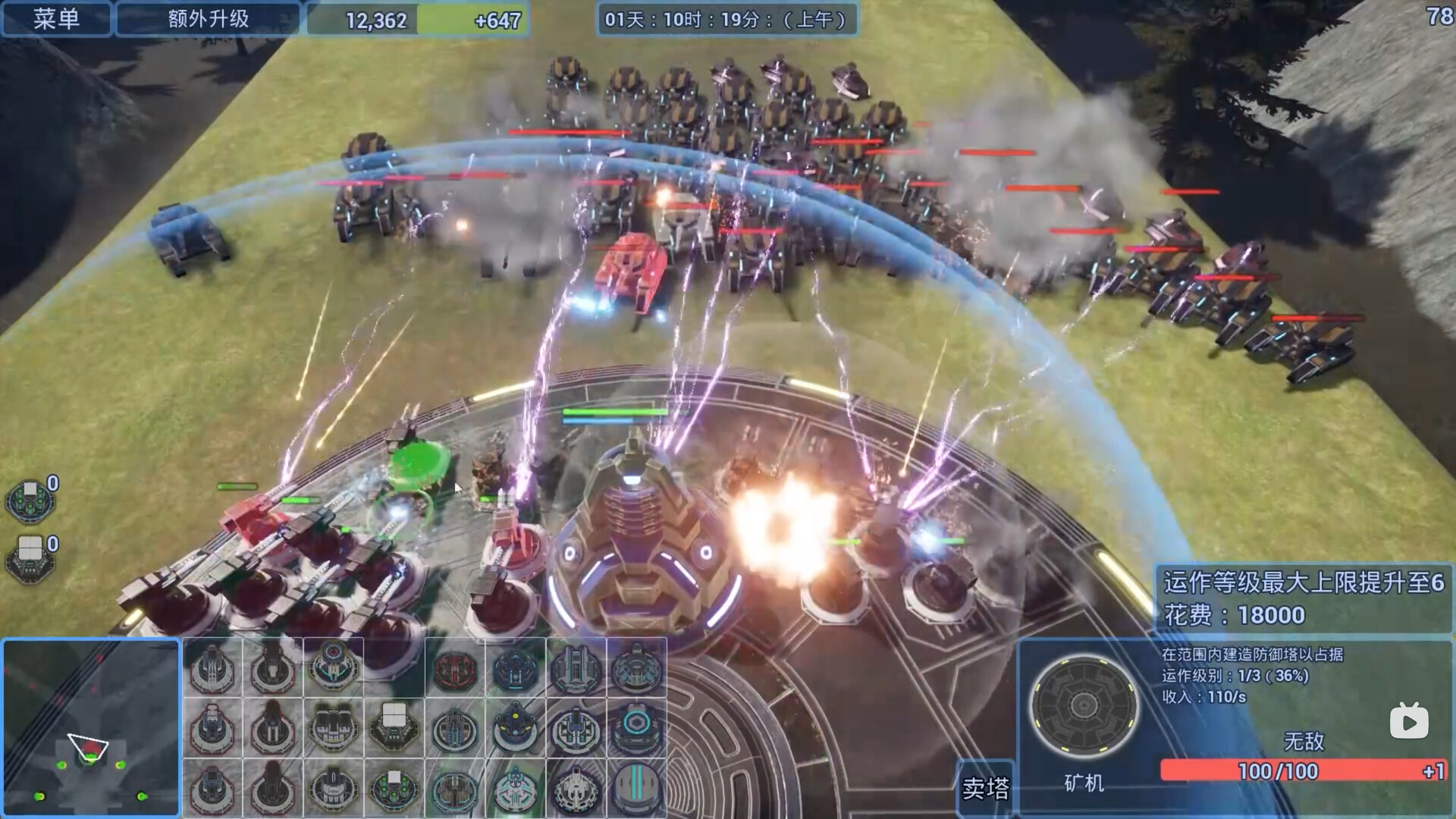The image size is (1456, 819).
Task: Open the 卖塔 sell tower panel
Action: pyautogui.click(x=986, y=789)
